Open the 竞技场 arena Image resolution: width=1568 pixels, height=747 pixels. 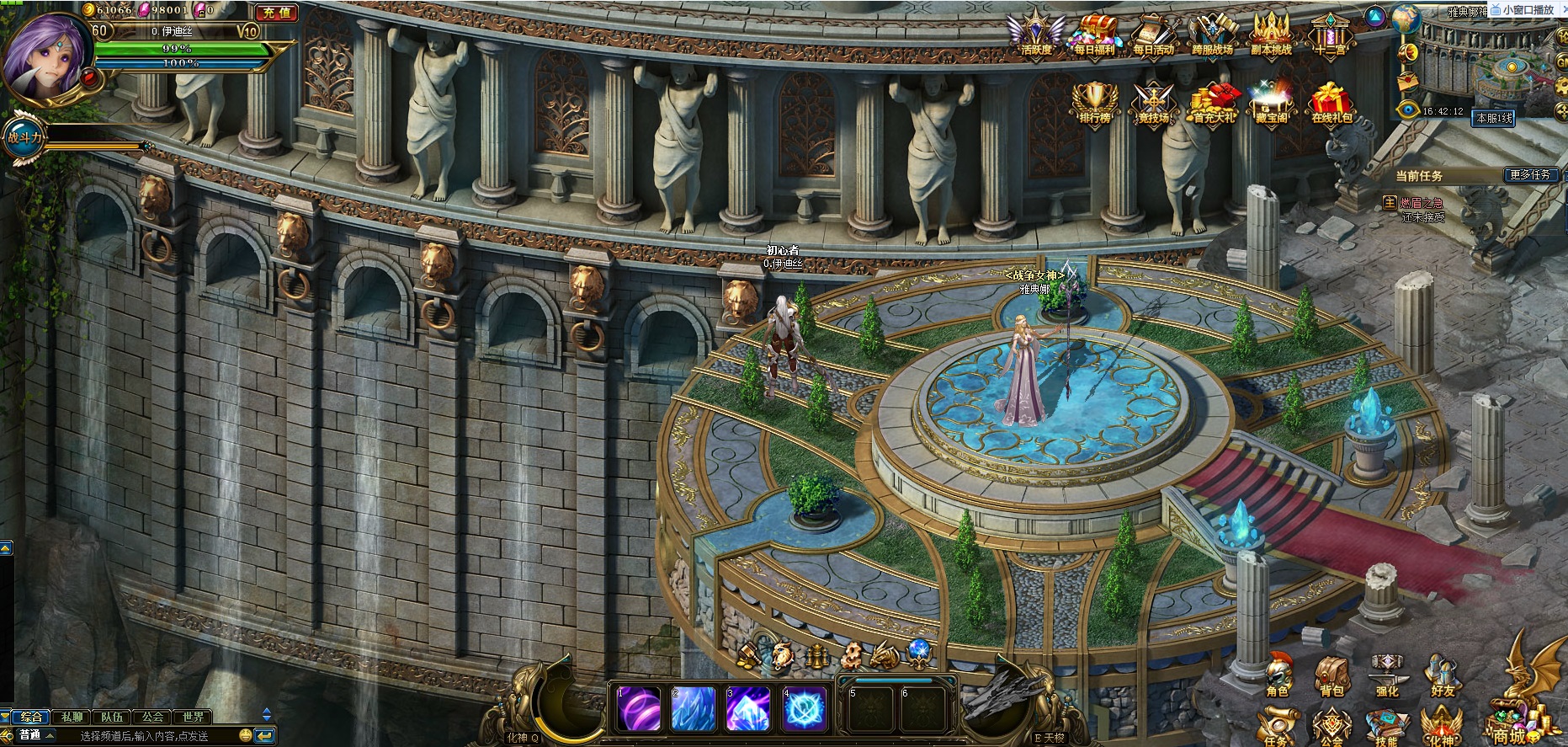(x=1153, y=103)
